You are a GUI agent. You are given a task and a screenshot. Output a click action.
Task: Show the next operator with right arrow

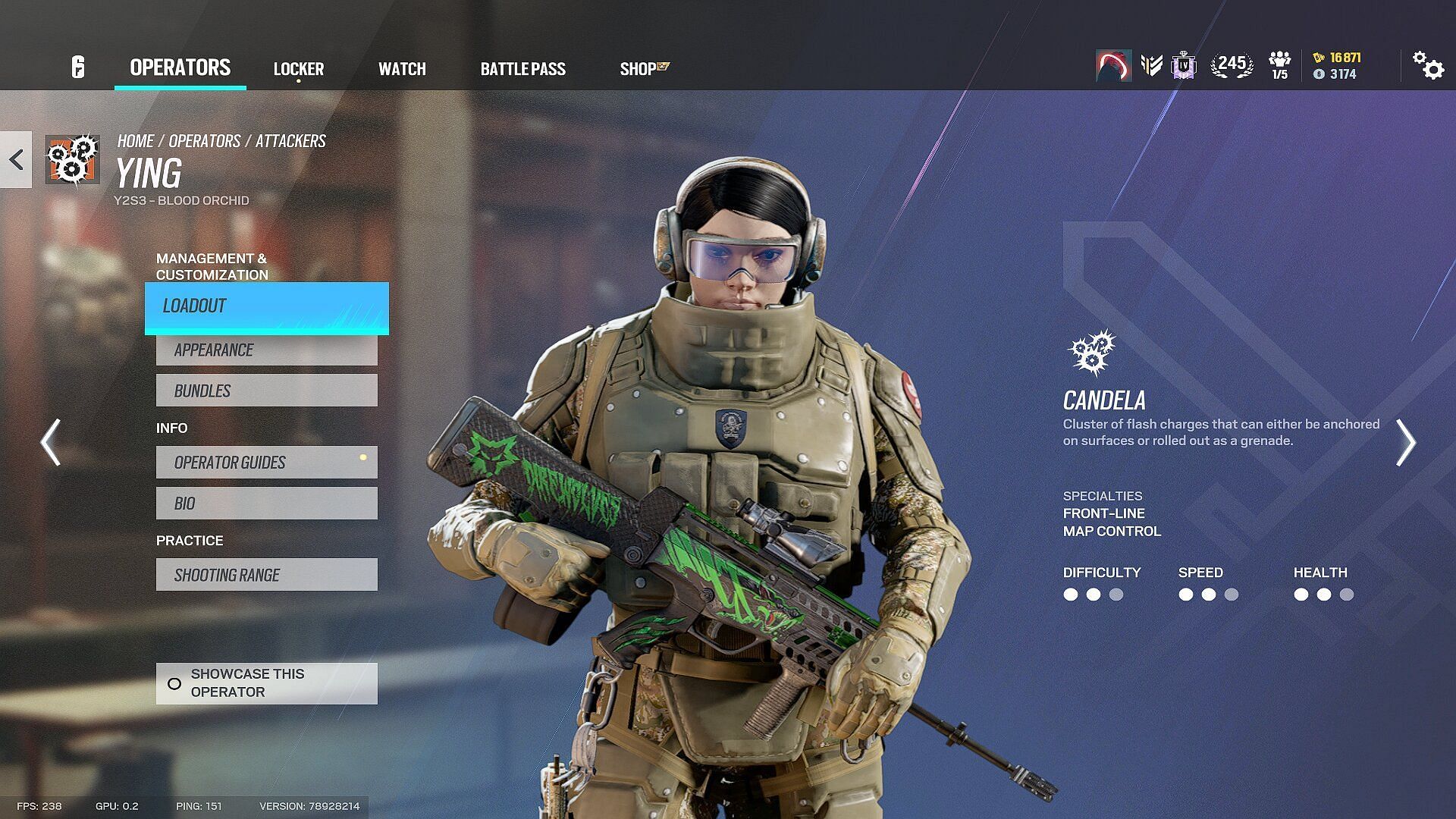[x=1405, y=442]
